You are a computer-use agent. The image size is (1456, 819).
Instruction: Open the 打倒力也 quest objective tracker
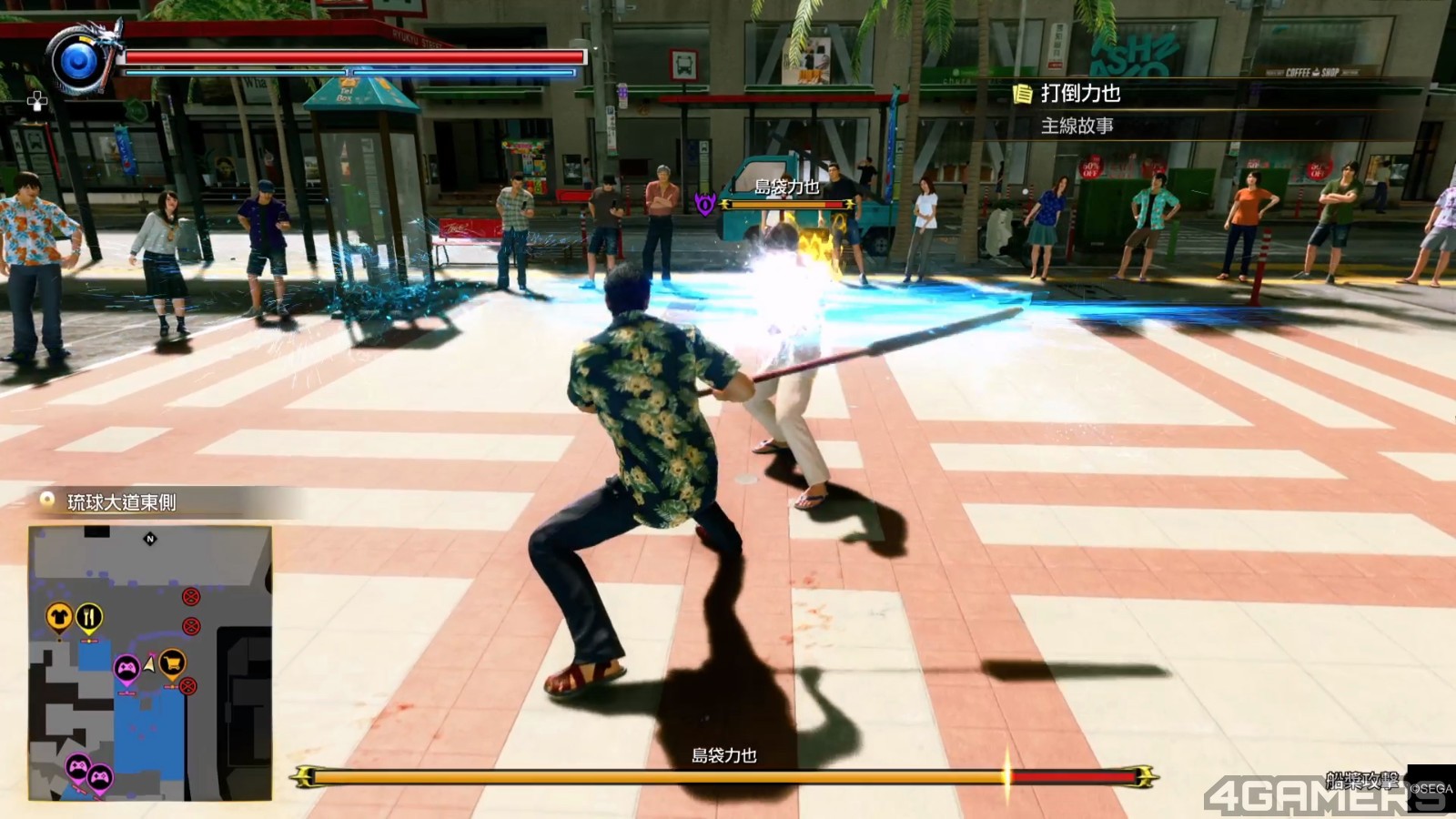(x=1079, y=94)
